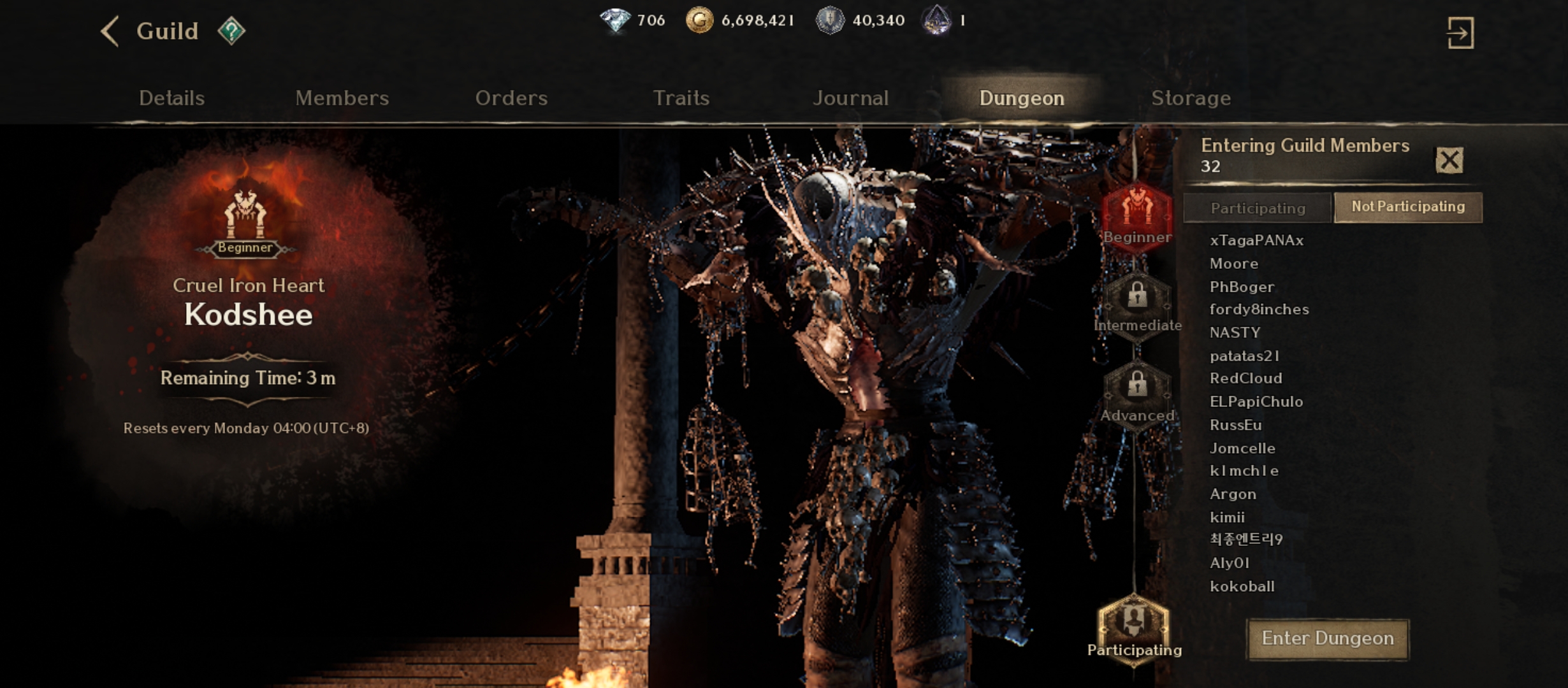Open the guild help diamond icon
This screenshot has width=1568, height=688.
231,31
